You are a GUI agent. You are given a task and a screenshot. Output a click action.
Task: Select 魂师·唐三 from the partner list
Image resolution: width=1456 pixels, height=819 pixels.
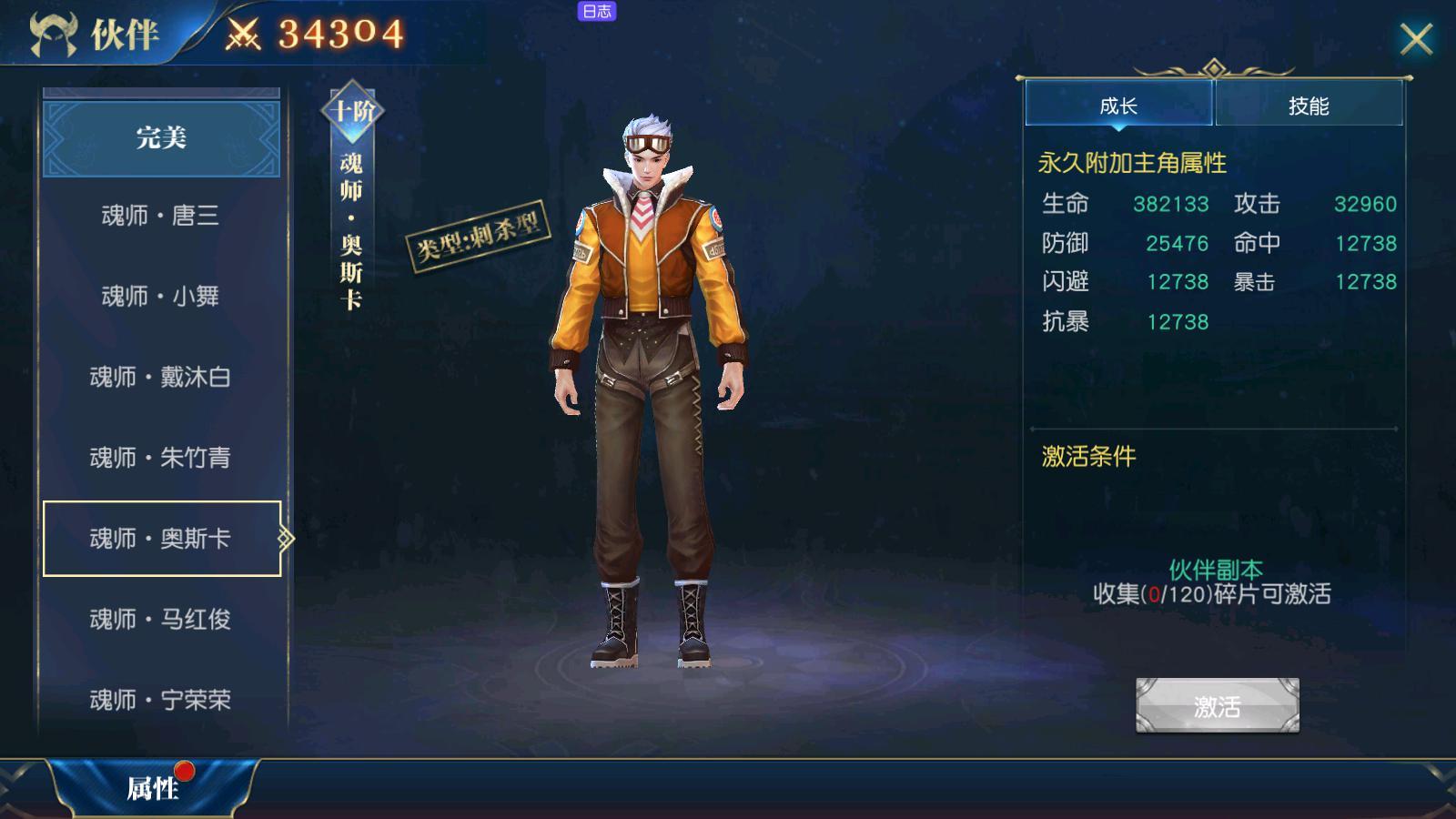tap(161, 217)
